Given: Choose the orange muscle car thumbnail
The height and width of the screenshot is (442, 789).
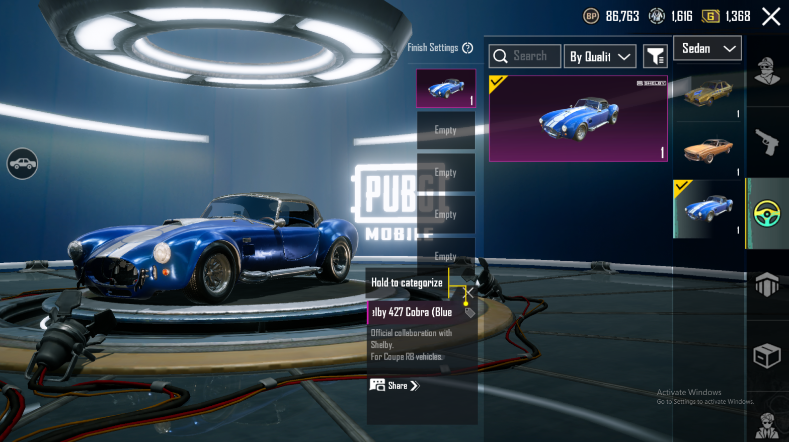Looking at the screenshot, I should pyautogui.click(x=708, y=149).
